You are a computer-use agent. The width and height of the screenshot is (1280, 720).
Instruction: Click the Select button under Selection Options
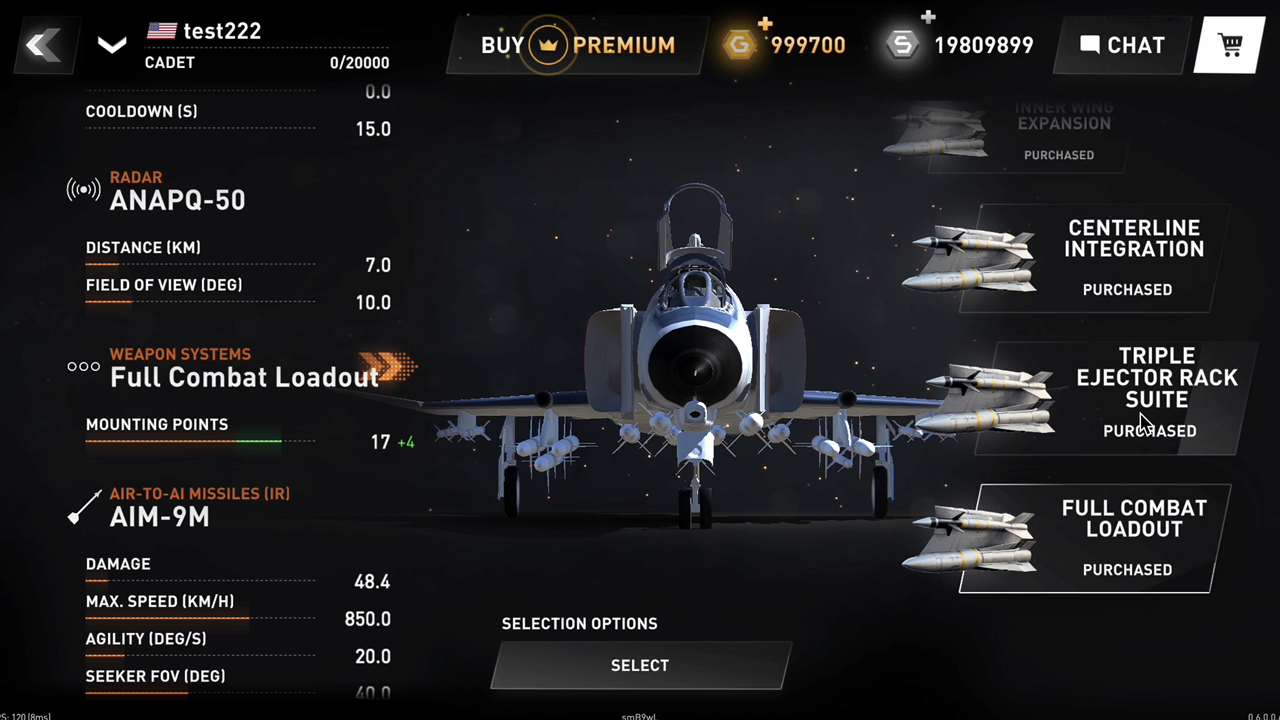(640, 665)
